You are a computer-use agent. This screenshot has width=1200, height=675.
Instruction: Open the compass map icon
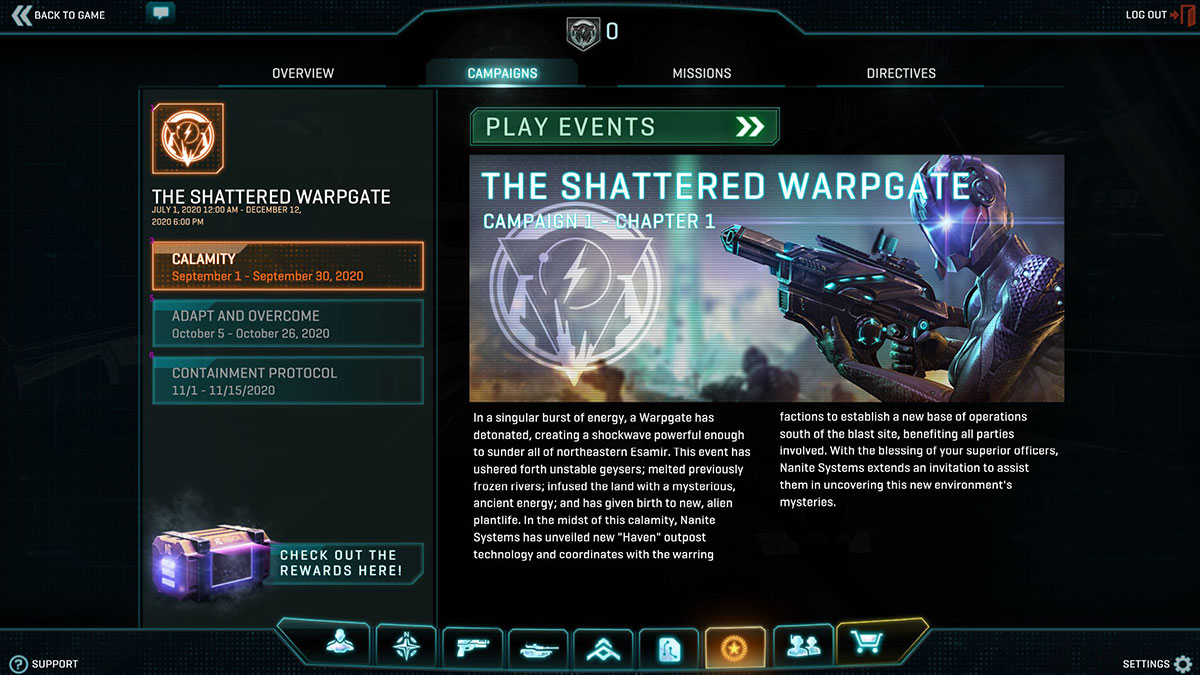click(406, 646)
